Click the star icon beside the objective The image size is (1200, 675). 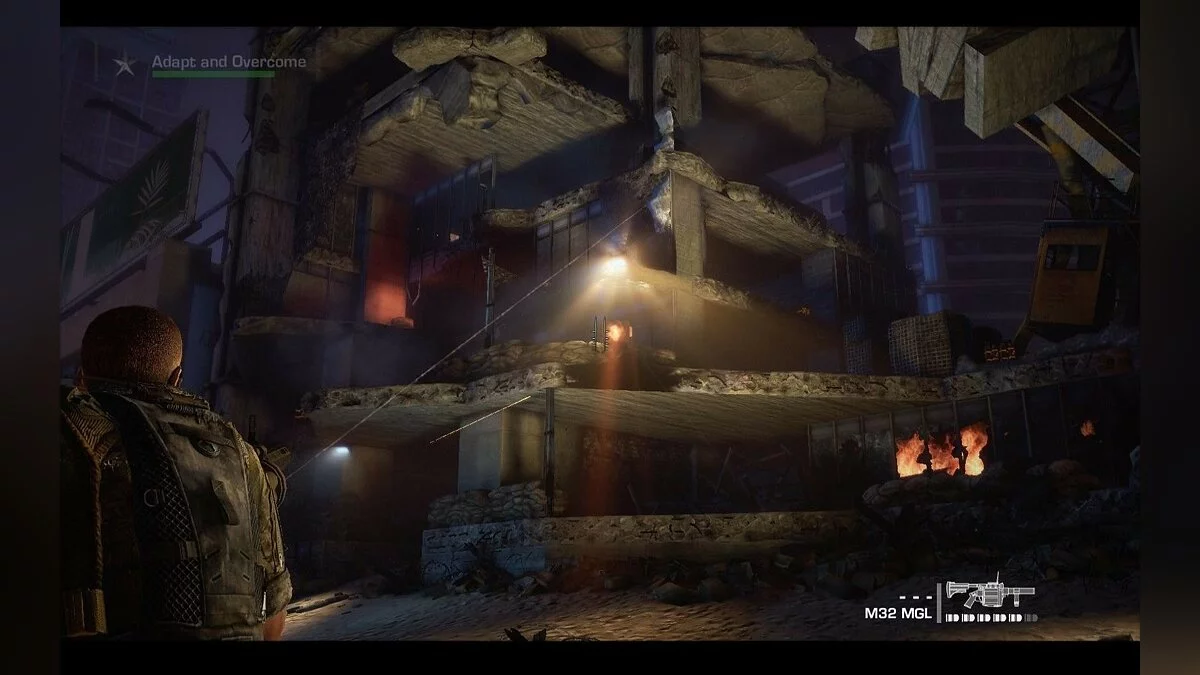click(125, 66)
